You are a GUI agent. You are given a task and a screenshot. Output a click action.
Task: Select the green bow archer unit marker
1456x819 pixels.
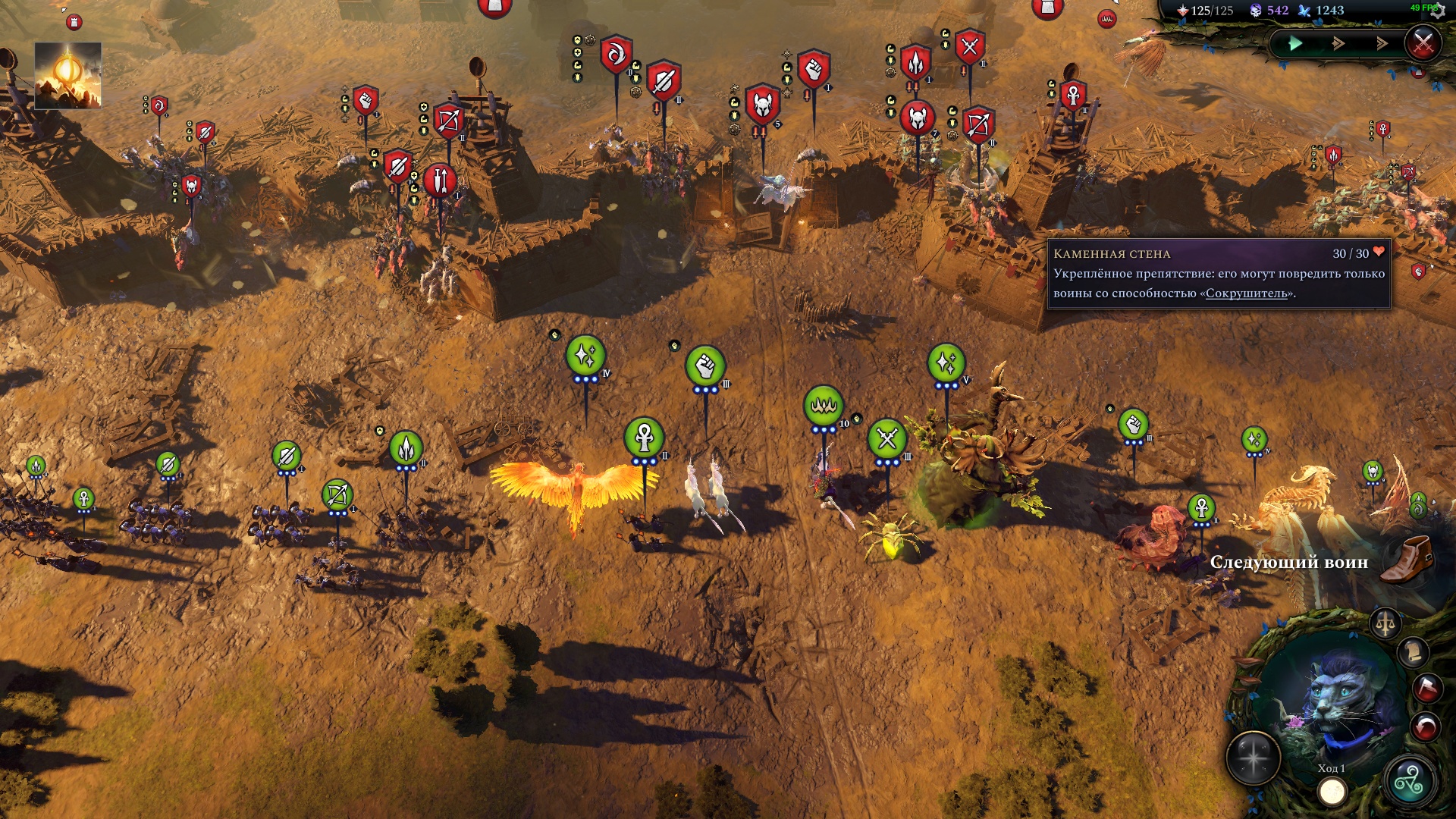[x=337, y=495]
